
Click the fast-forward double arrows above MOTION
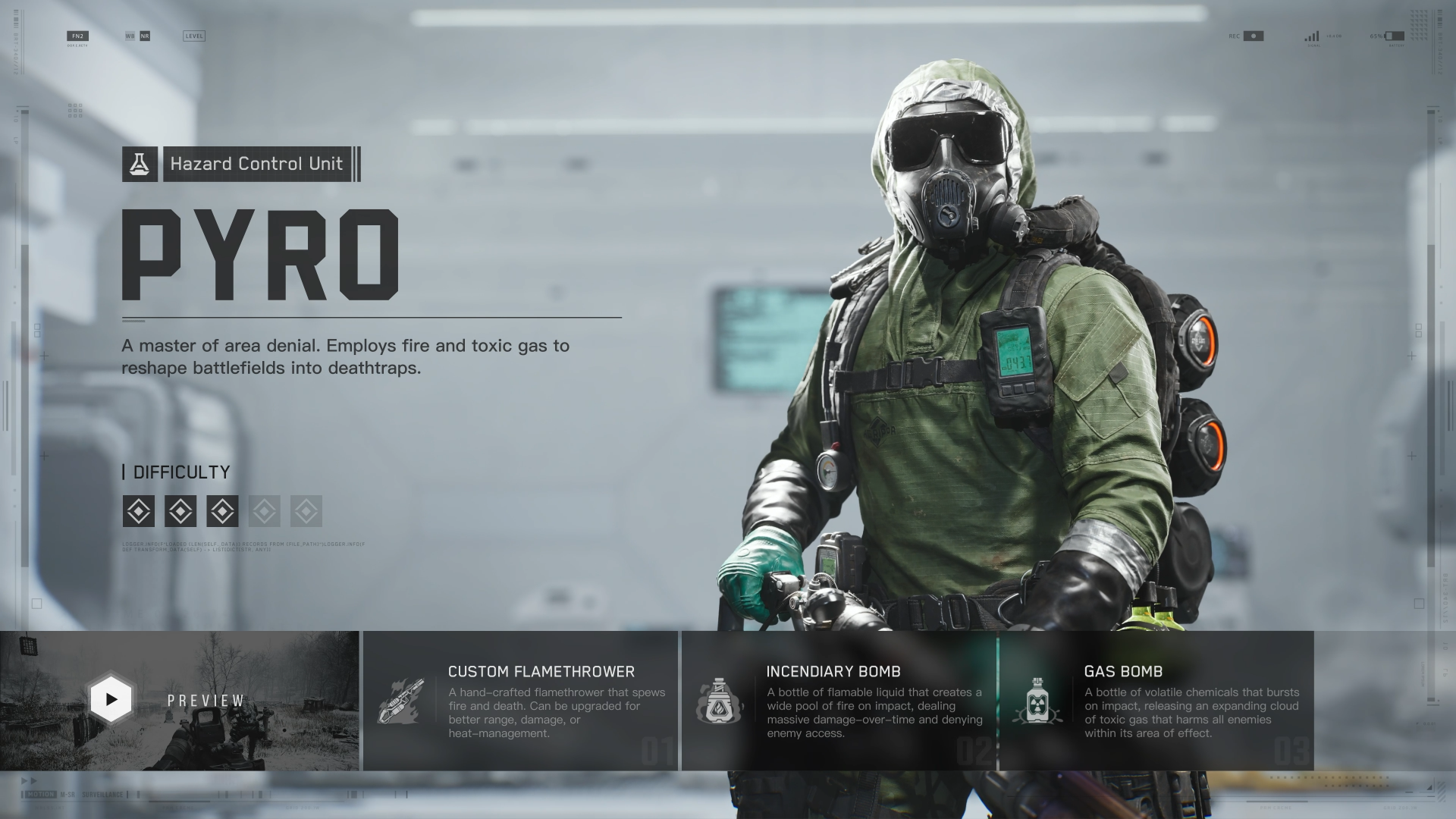point(28,780)
